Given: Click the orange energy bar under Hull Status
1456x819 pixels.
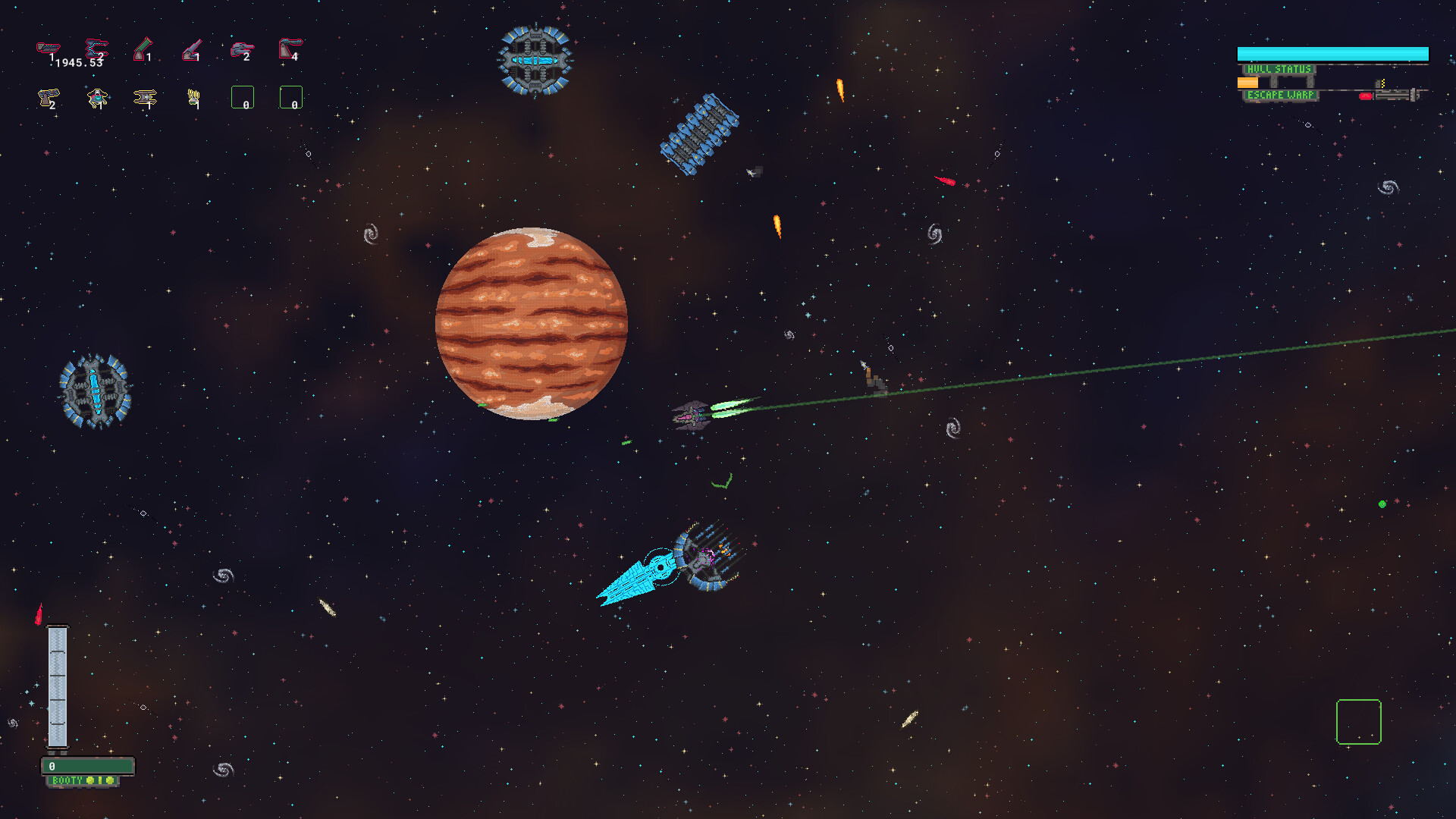Looking at the screenshot, I should coord(1247,83).
